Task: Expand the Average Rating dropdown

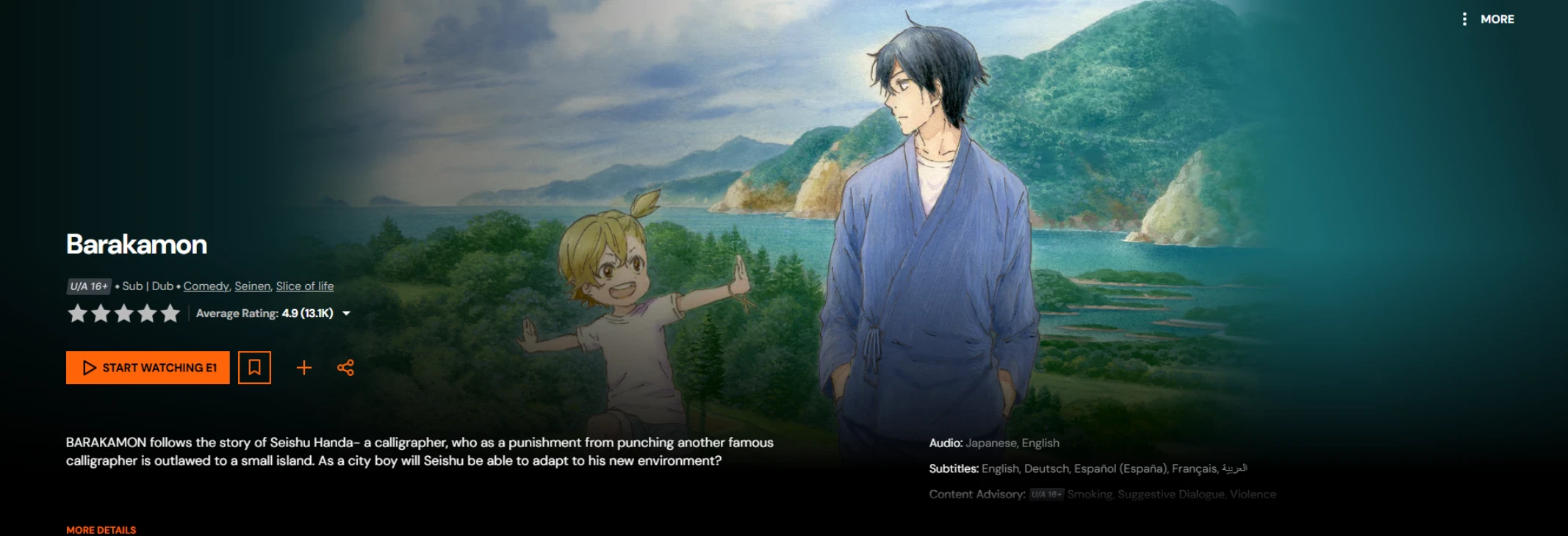Action: tap(346, 314)
